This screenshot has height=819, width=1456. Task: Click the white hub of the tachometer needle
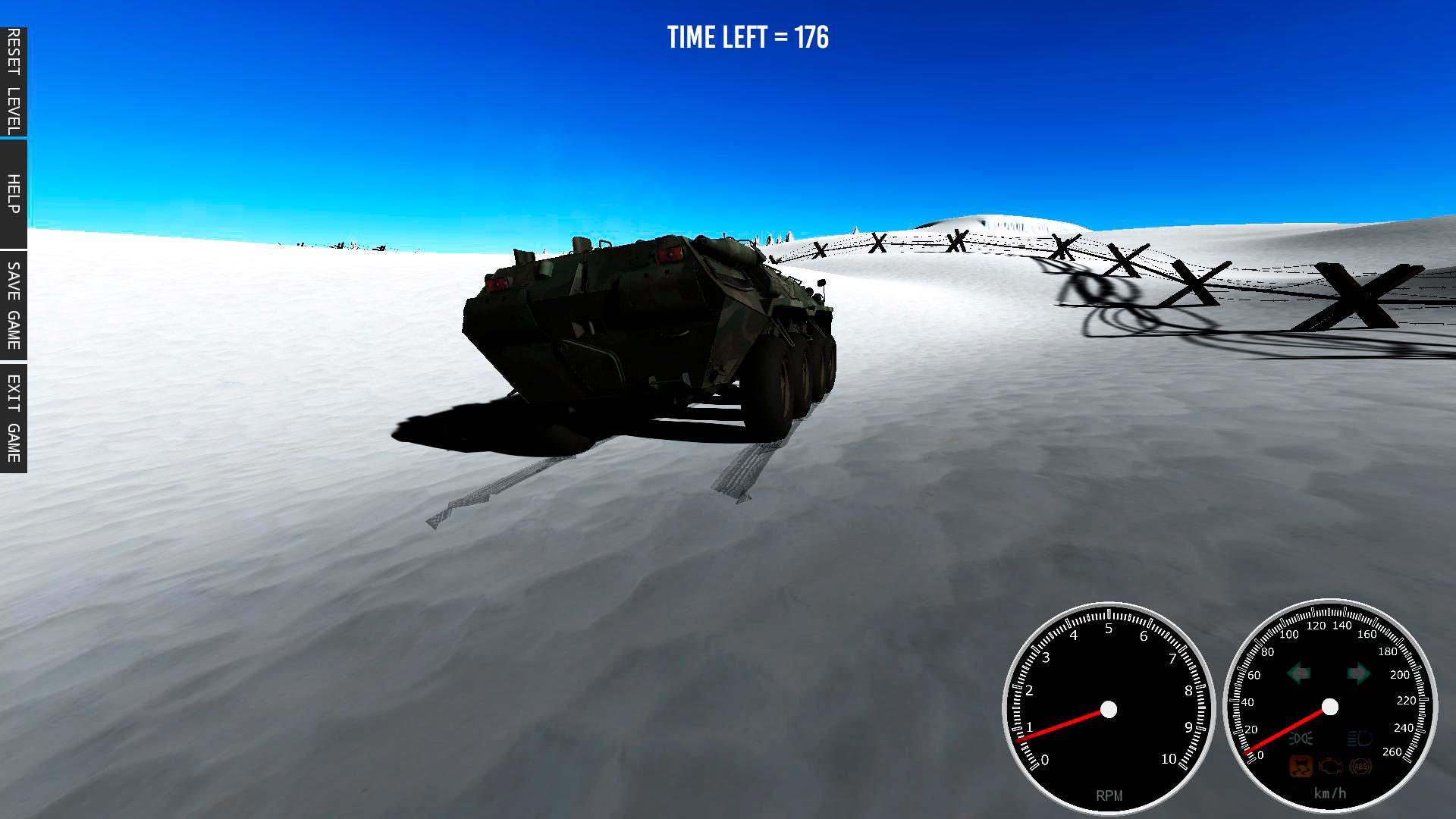pos(1108,709)
